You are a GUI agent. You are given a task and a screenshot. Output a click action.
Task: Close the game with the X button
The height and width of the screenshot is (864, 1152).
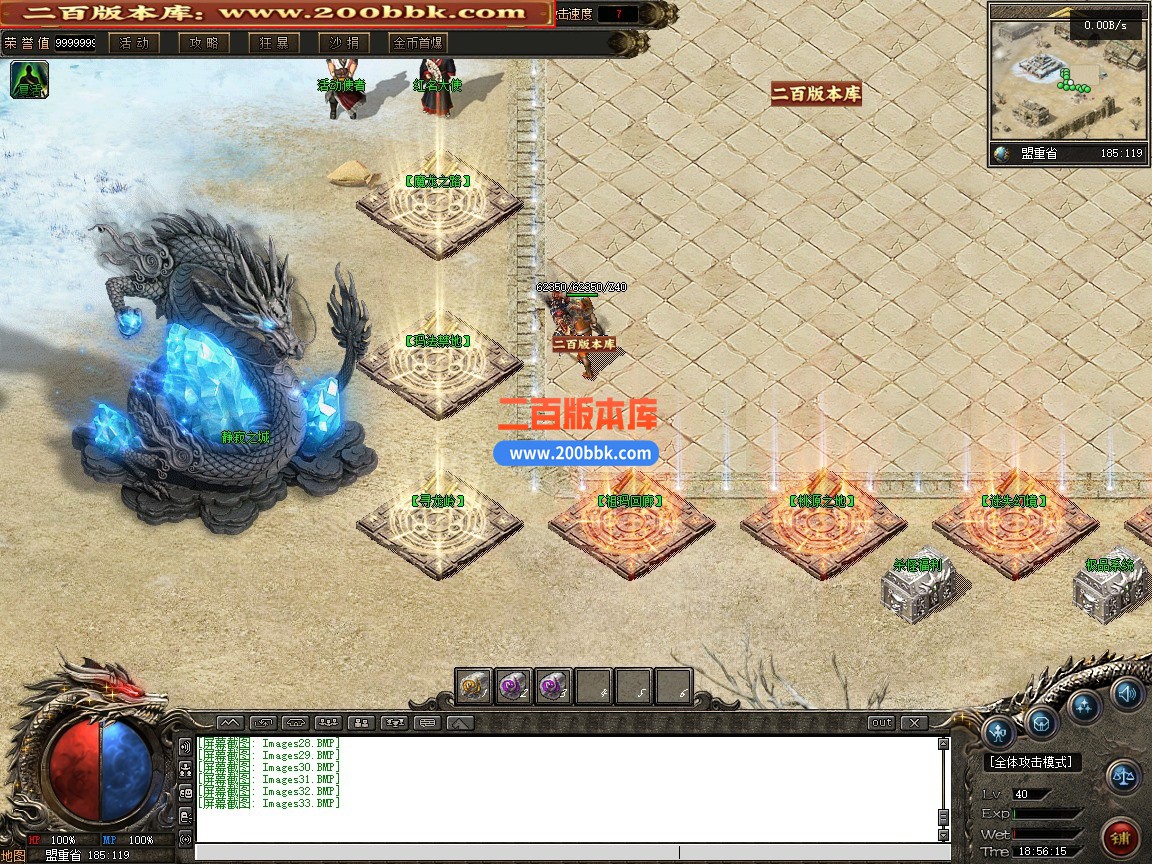coord(914,722)
